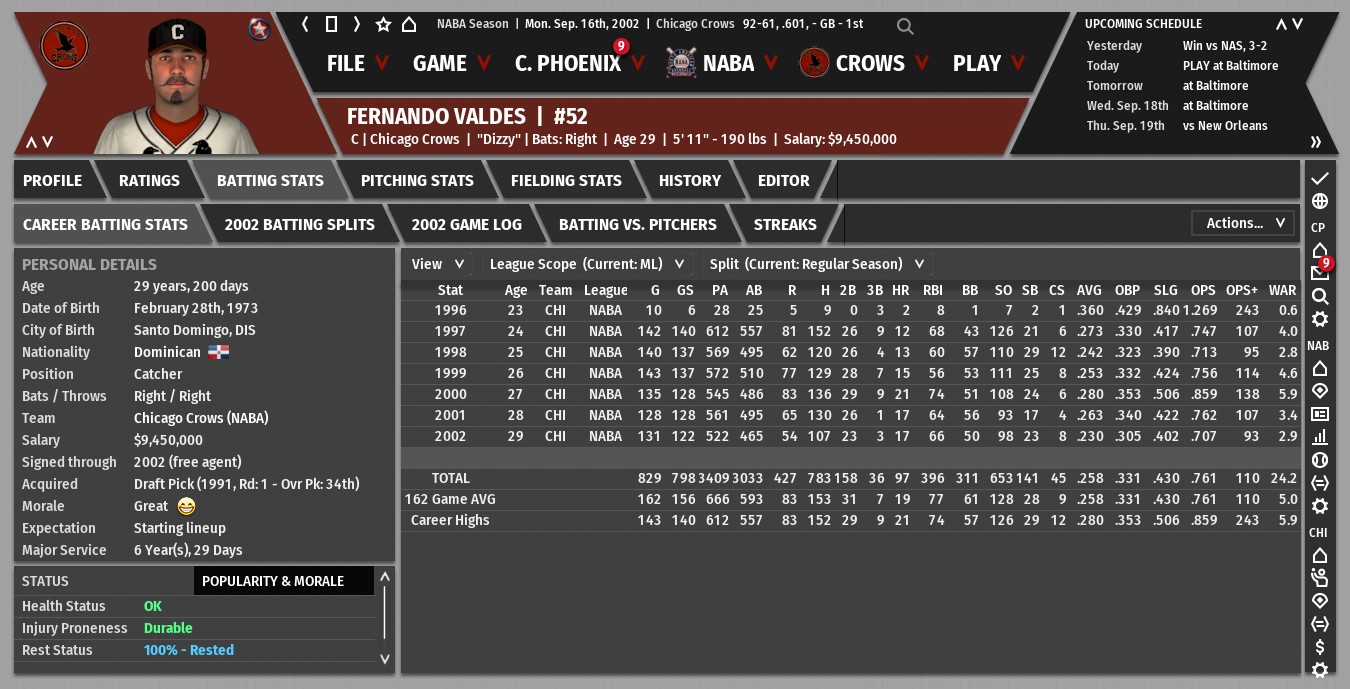
Task: Click the magnifying glass search icon
Action: (905, 26)
